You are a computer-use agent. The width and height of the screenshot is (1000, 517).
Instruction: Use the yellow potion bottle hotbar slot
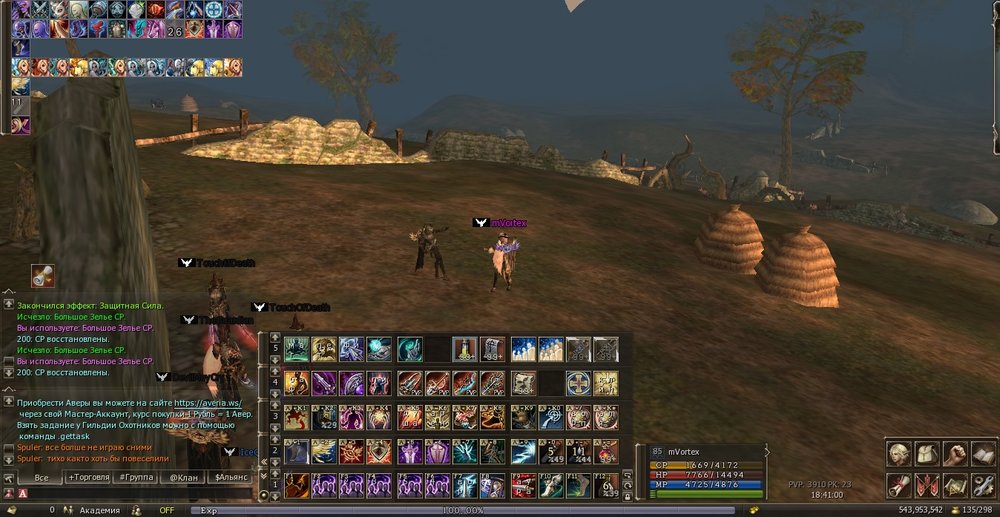tap(464, 349)
